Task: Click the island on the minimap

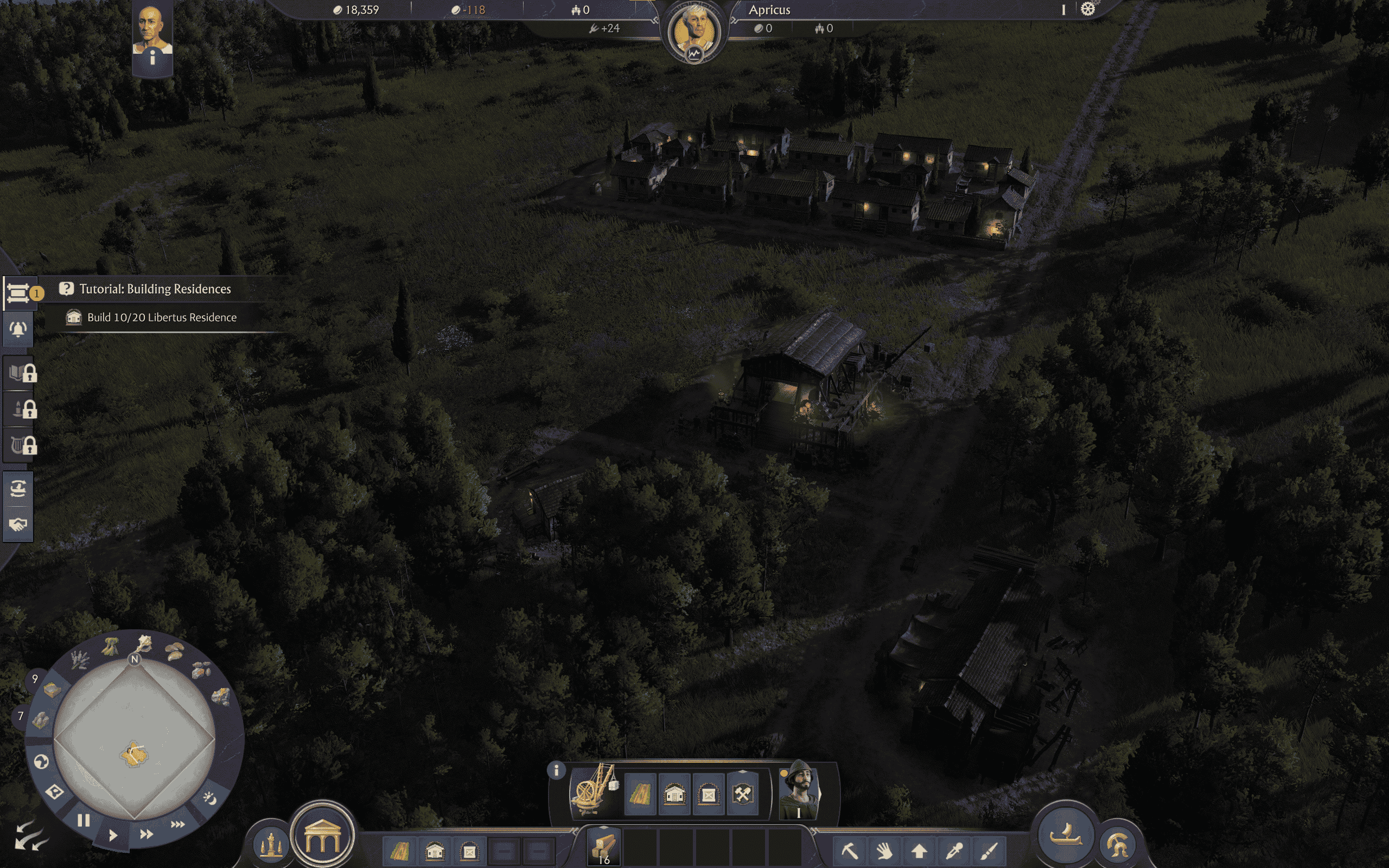Action: click(133, 754)
